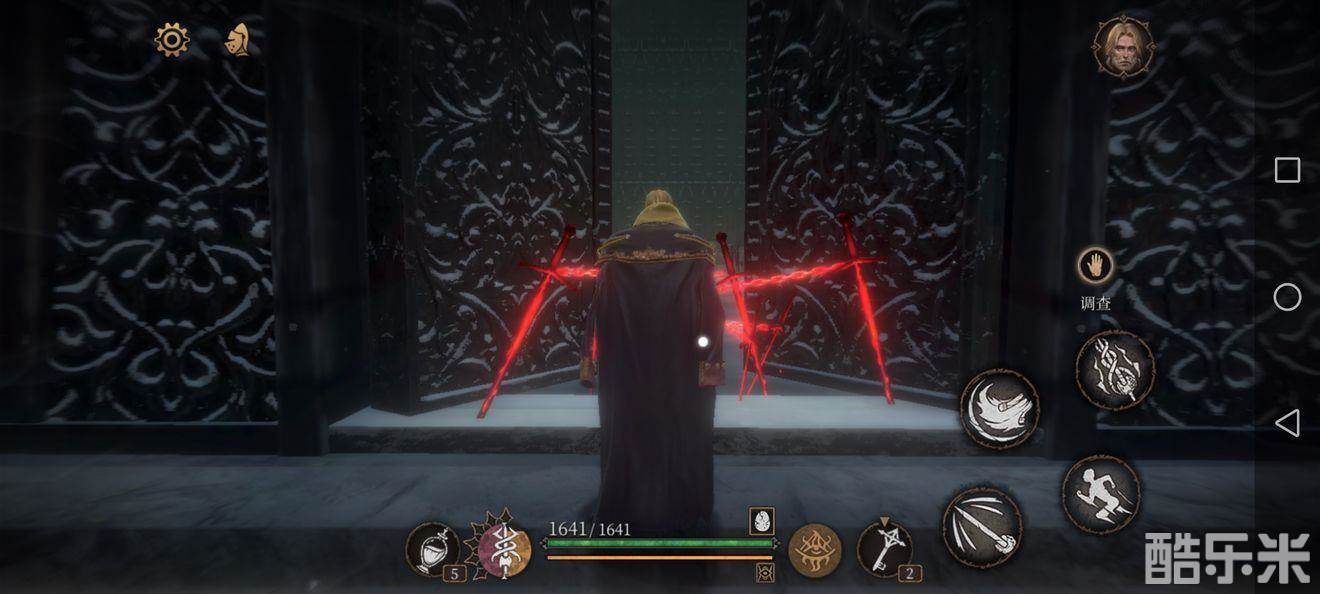Tap the egg item slot above health bar
Screen dimensions: 1320x594
coord(762,521)
